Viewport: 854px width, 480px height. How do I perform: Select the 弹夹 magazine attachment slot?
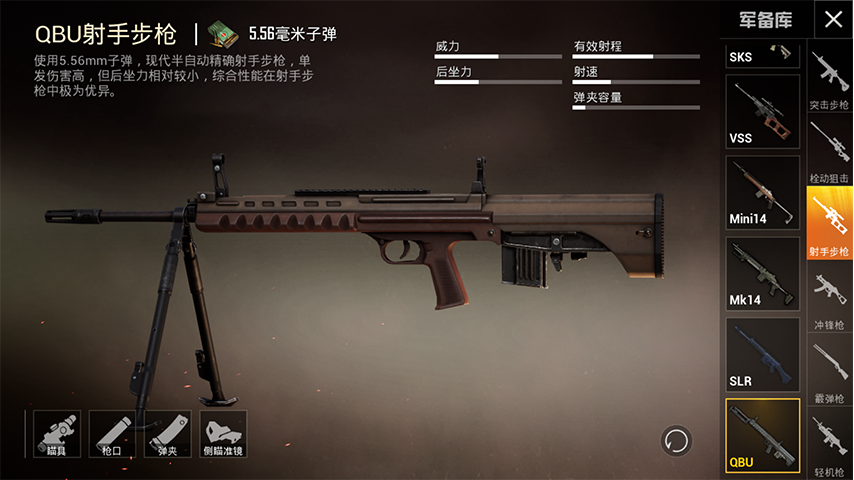tap(168, 433)
